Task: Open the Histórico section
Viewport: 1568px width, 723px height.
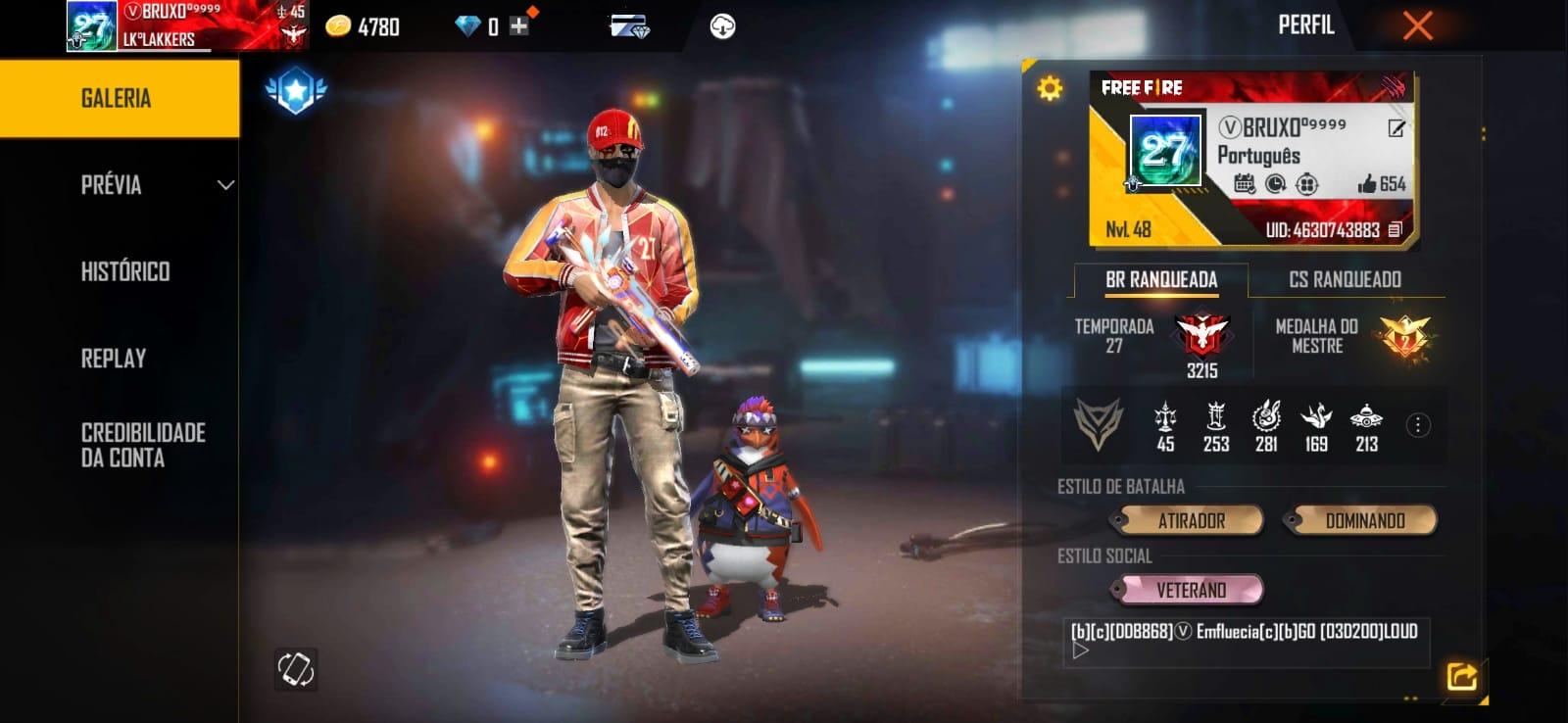Action: click(x=125, y=271)
